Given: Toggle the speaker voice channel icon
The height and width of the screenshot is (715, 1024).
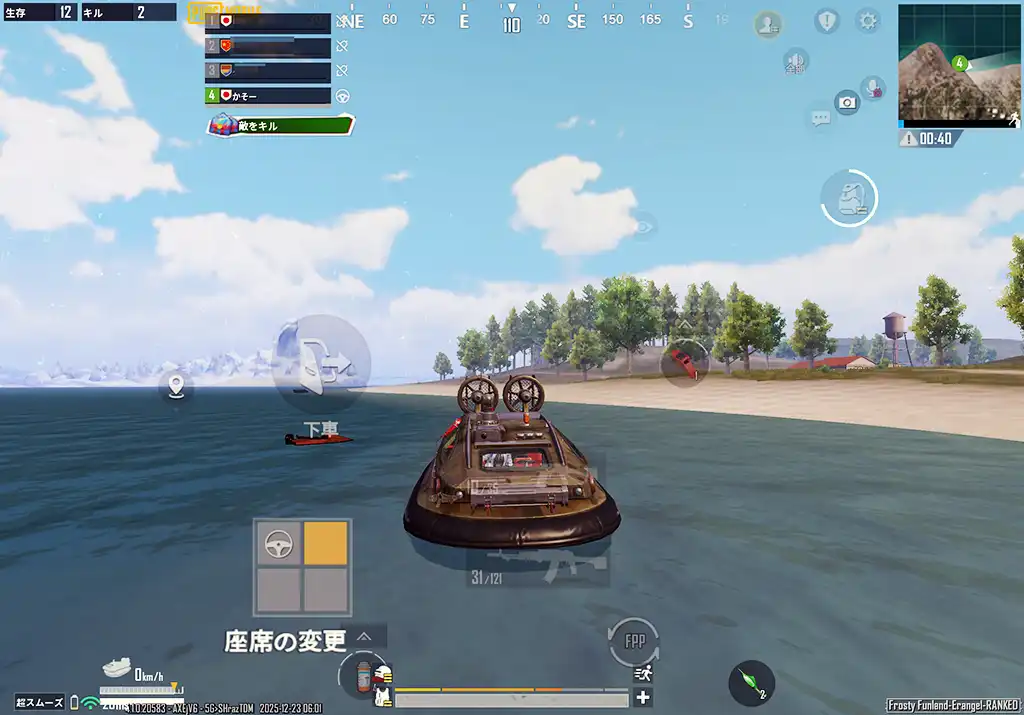Looking at the screenshot, I should 796,62.
